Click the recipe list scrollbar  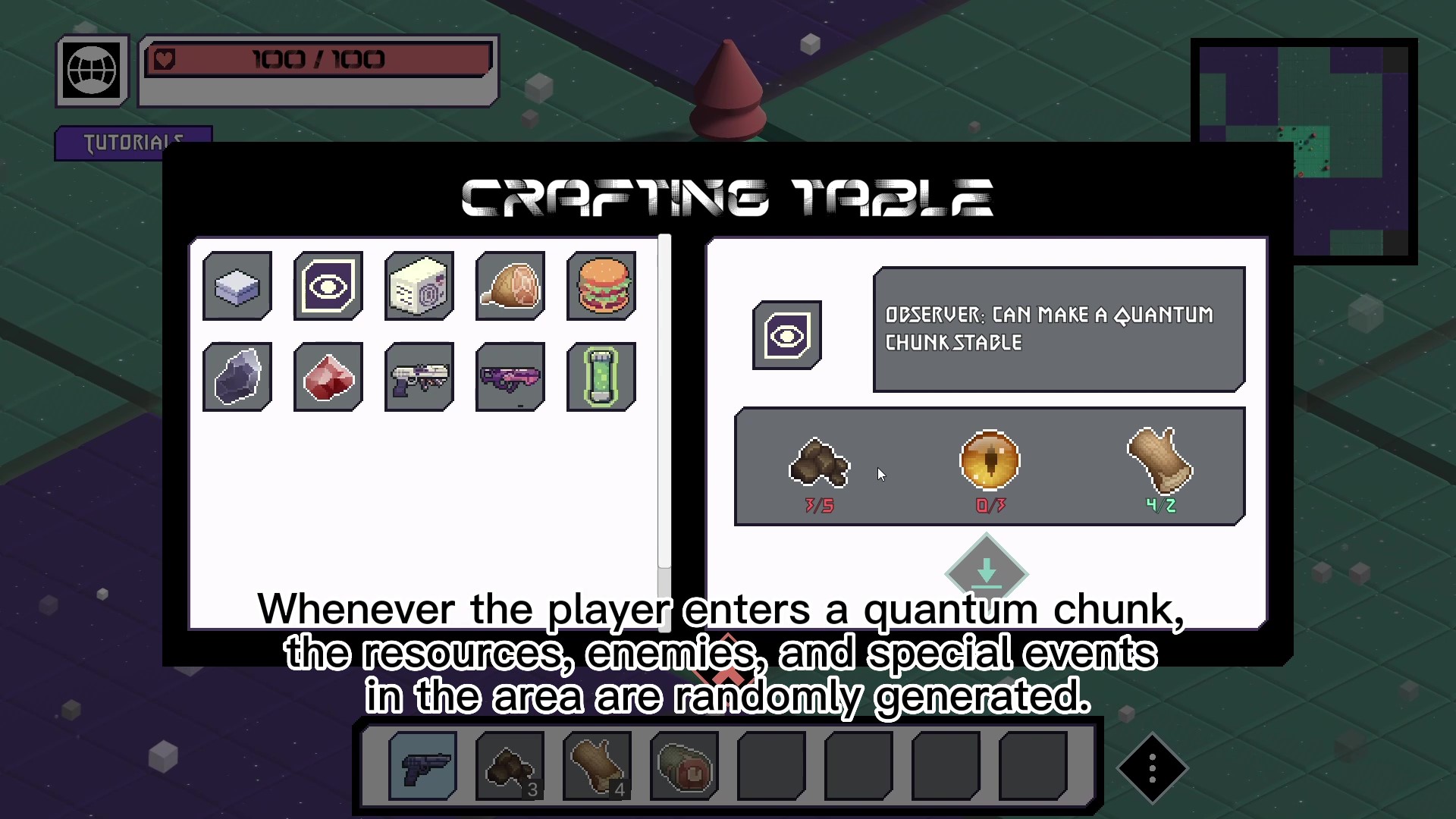[664, 402]
